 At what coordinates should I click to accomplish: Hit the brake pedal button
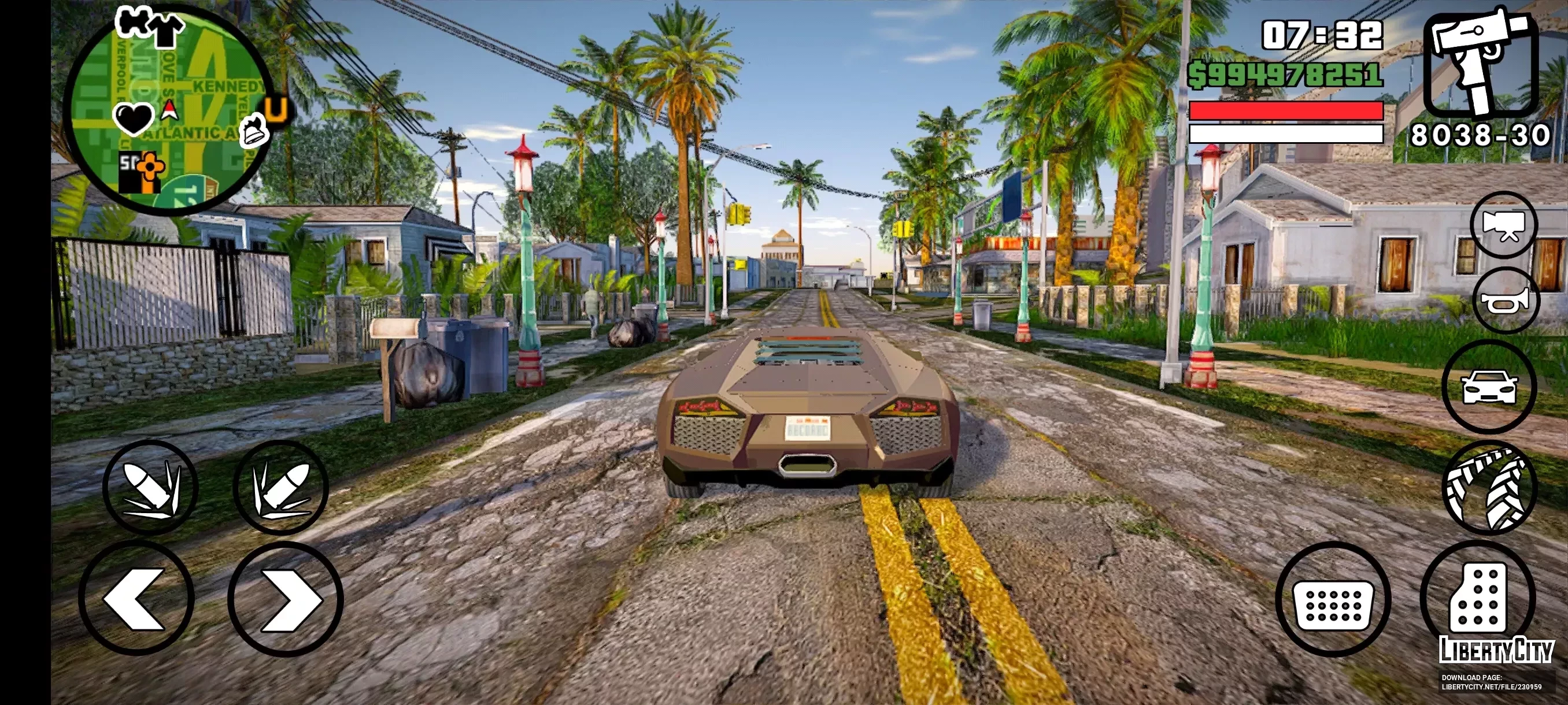[x=1333, y=599]
